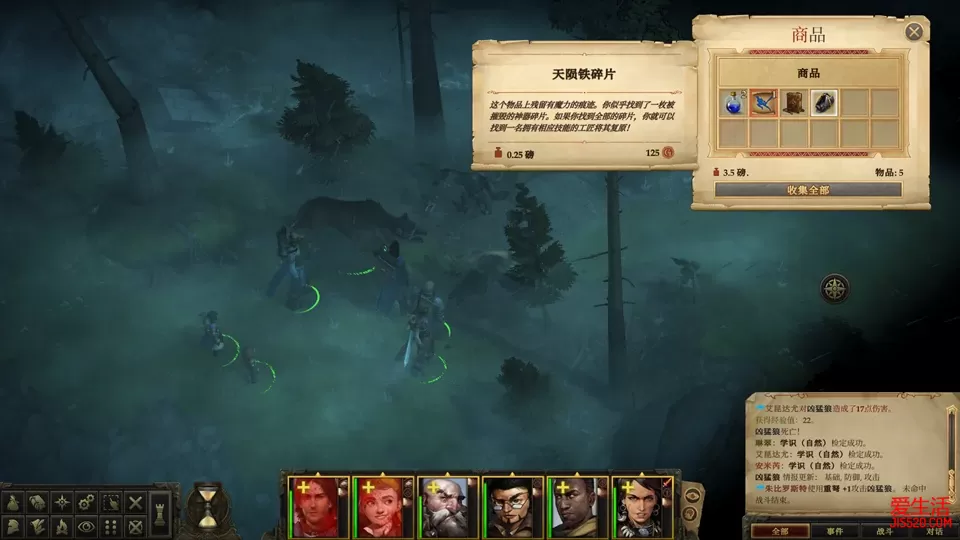This screenshot has height=540, width=960.
Task: Select the red-haired man portrait
Action: pyautogui.click(x=316, y=508)
